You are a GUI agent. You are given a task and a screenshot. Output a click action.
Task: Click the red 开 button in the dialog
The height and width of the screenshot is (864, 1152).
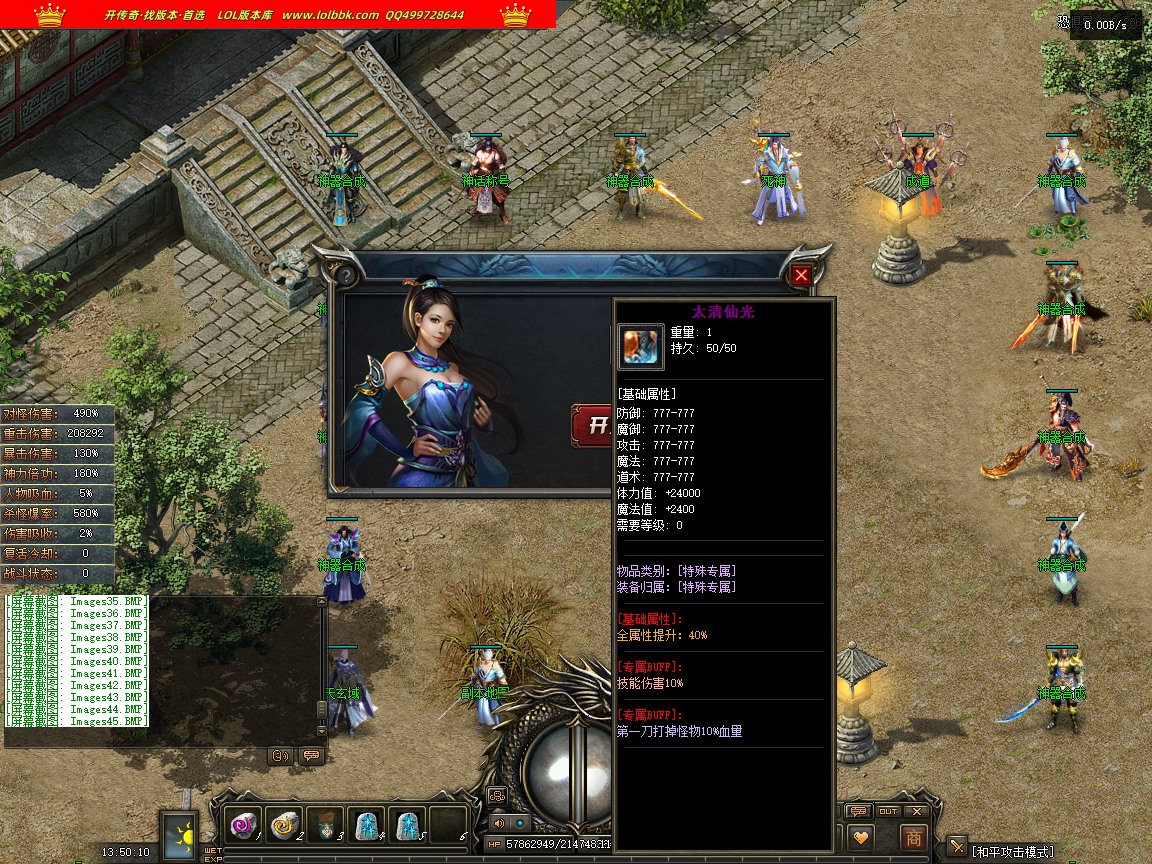(x=592, y=426)
